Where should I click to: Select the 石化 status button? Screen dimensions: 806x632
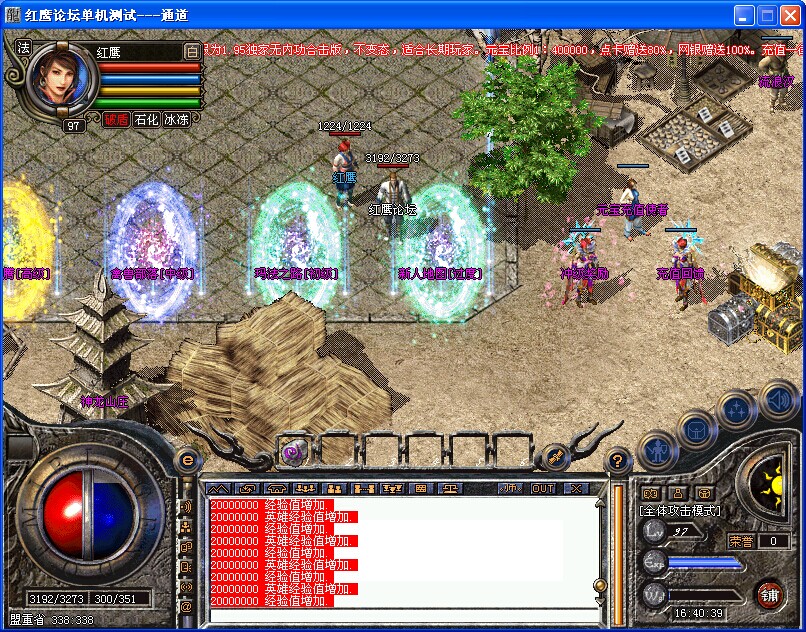pyautogui.click(x=146, y=119)
